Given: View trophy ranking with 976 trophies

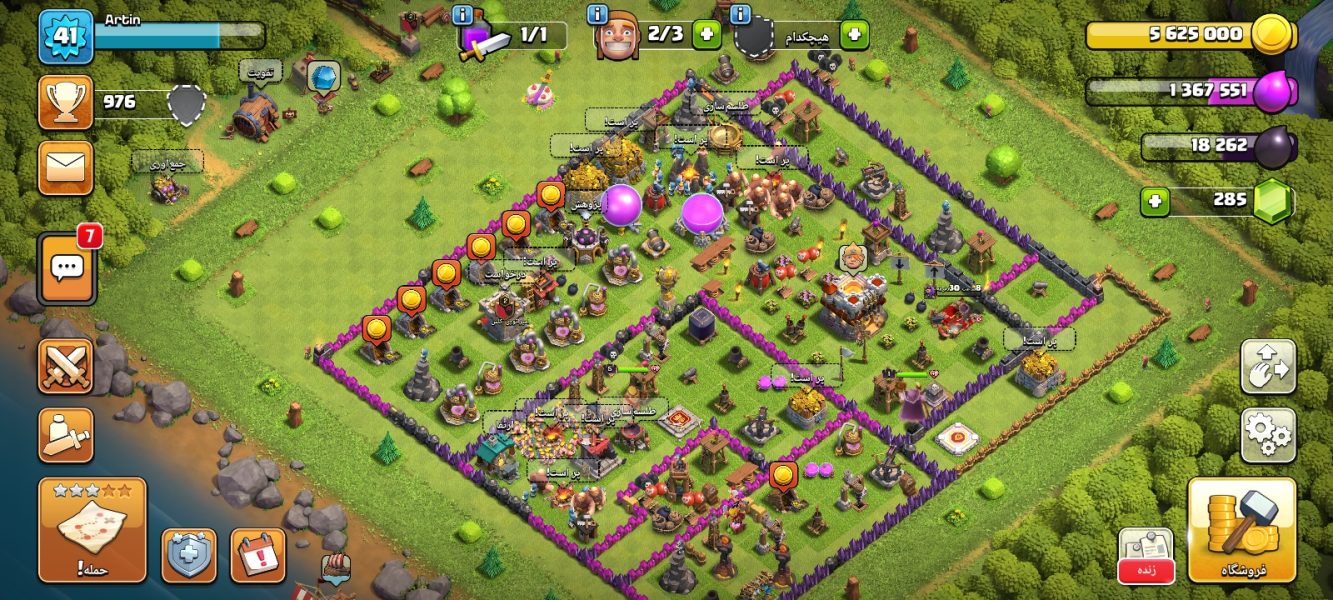Looking at the screenshot, I should tap(66, 102).
